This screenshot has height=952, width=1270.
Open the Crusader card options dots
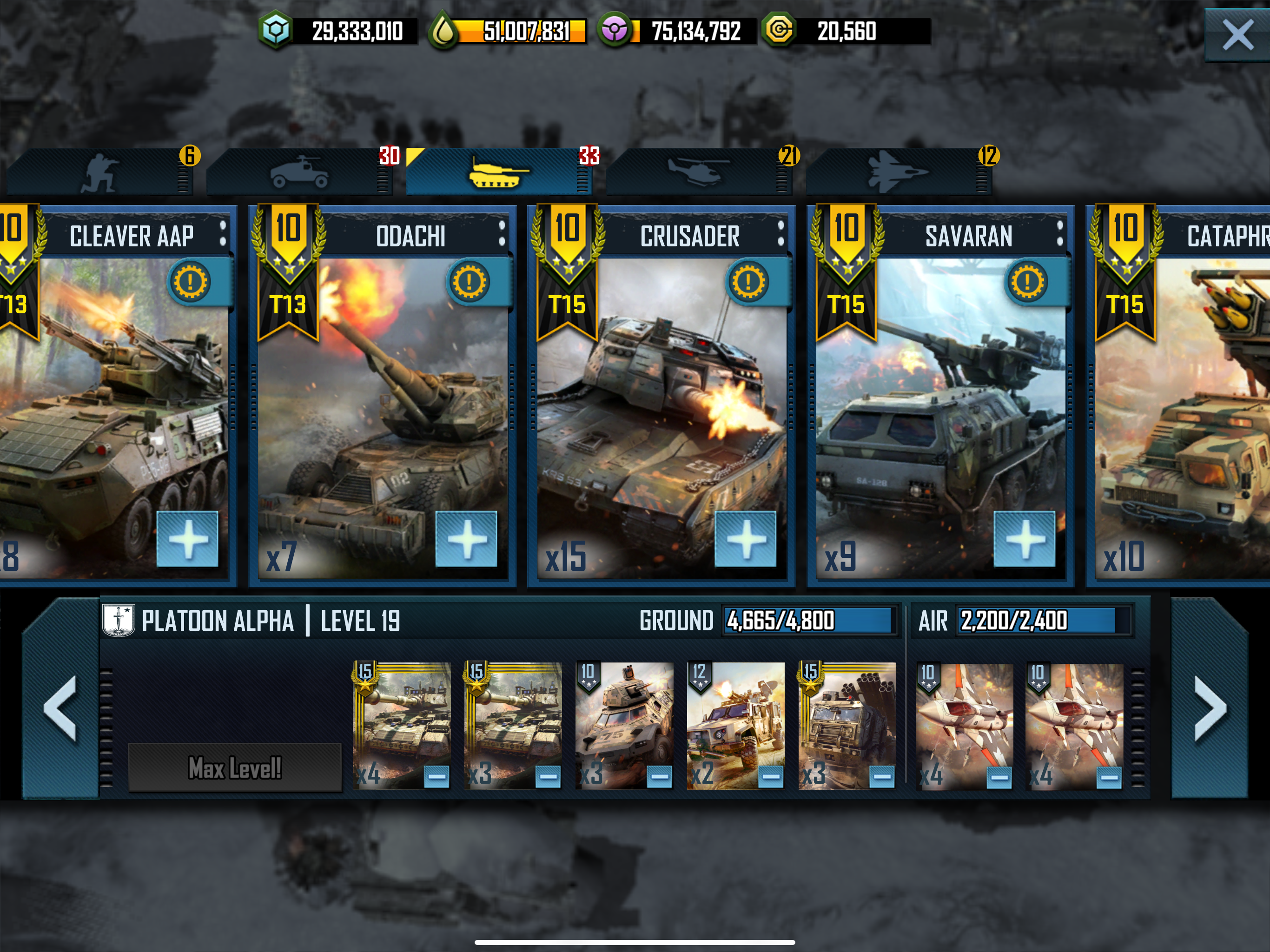click(x=781, y=234)
